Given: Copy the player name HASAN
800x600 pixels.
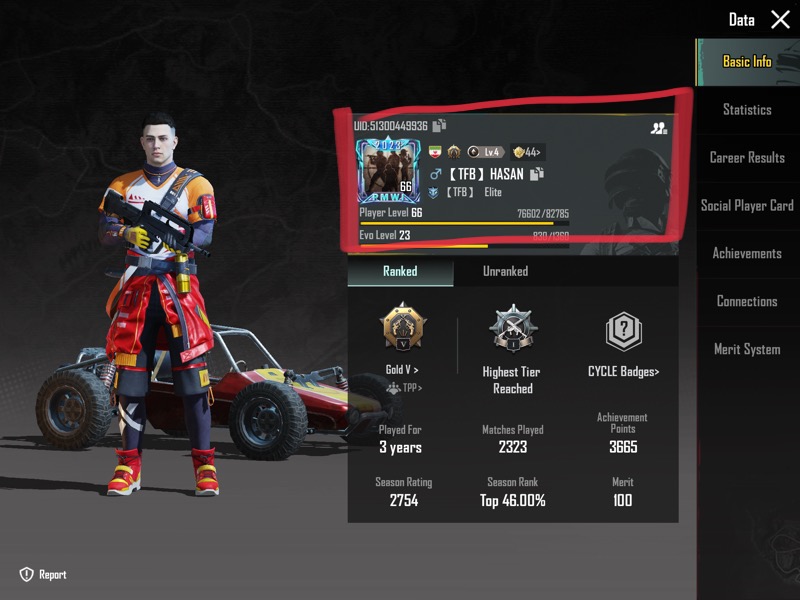Looking at the screenshot, I should pyautogui.click(x=537, y=174).
